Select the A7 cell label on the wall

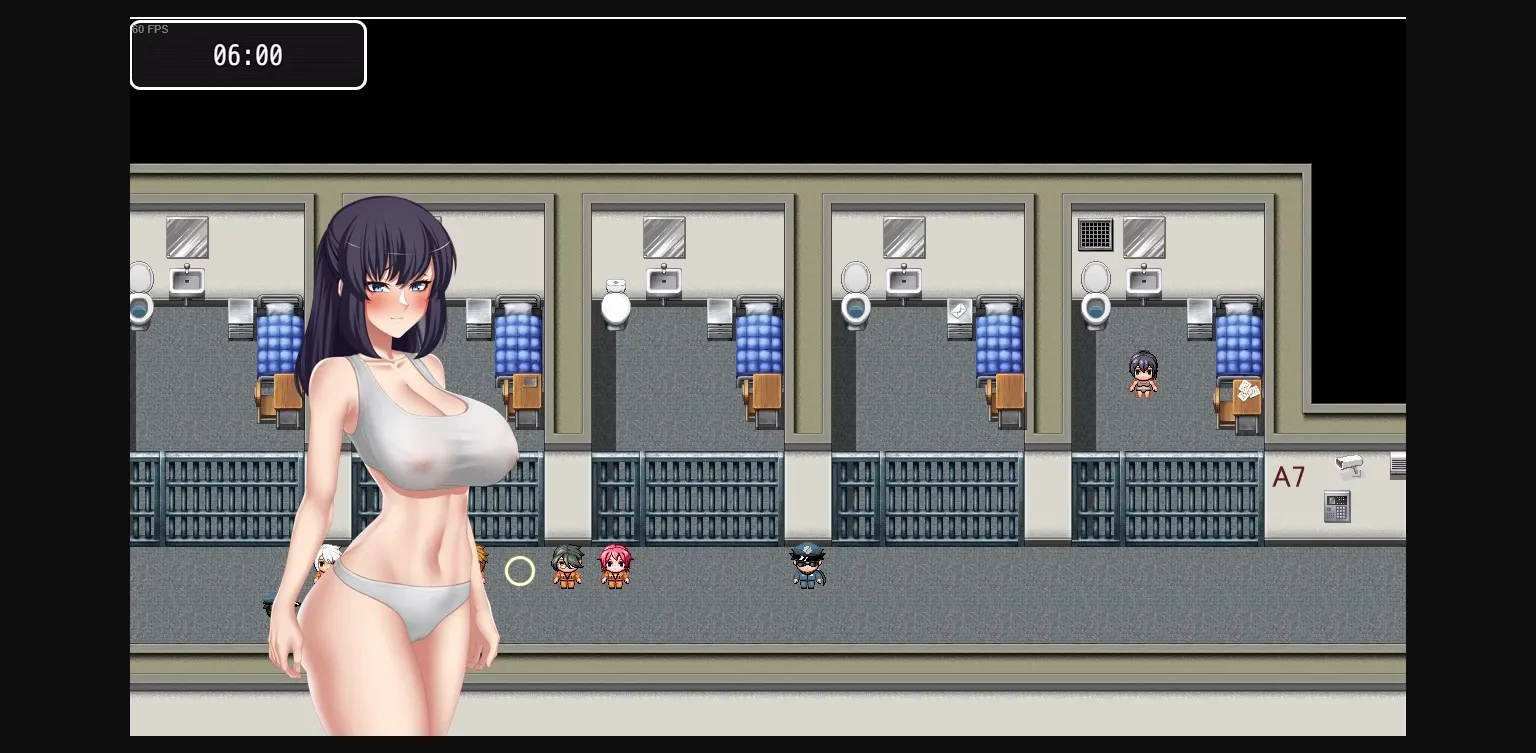tap(1288, 477)
